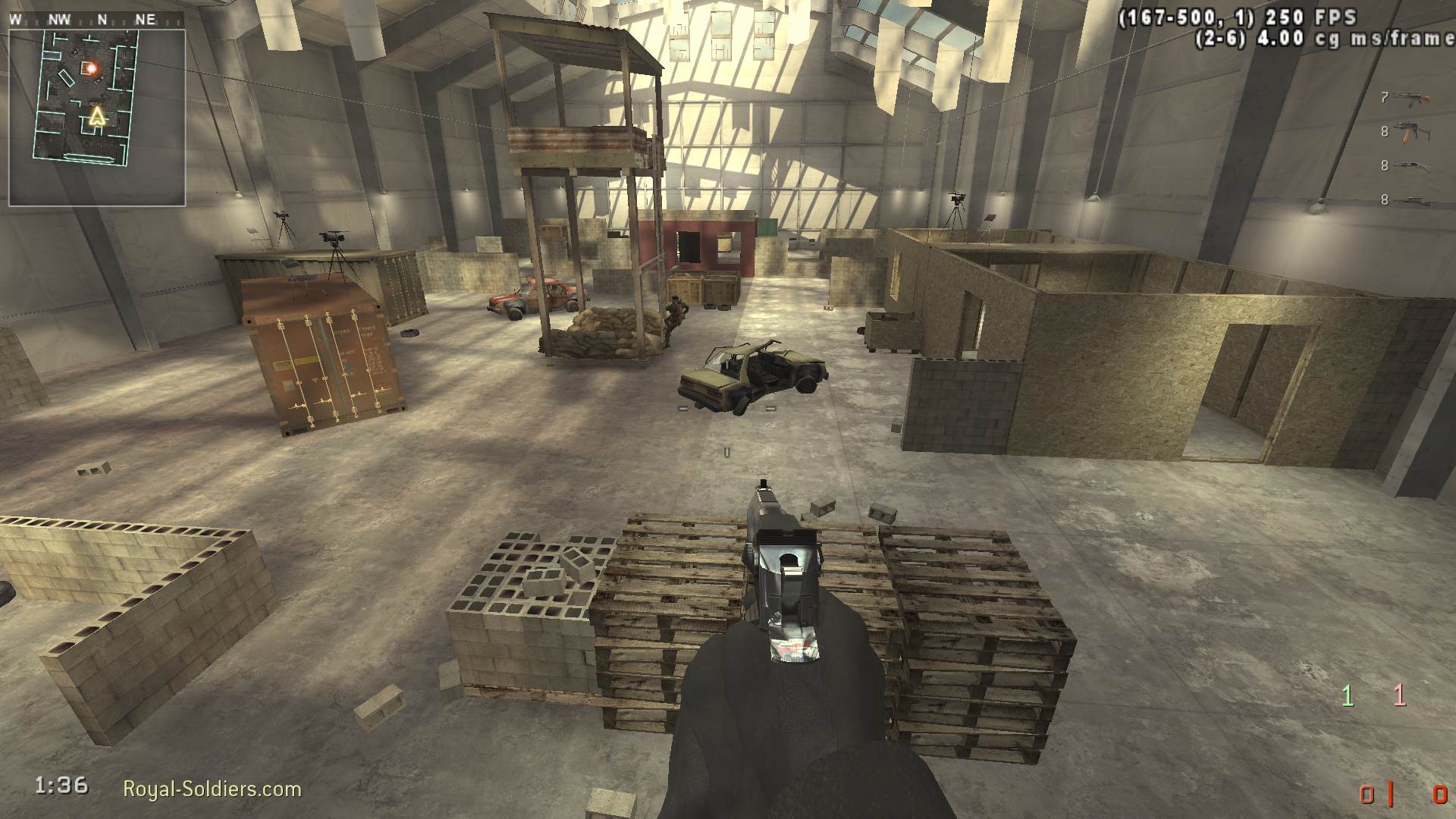Screen dimensions: 1456x819
Task: Click the orange objective marker on minimap
Action: tap(91, 68)
